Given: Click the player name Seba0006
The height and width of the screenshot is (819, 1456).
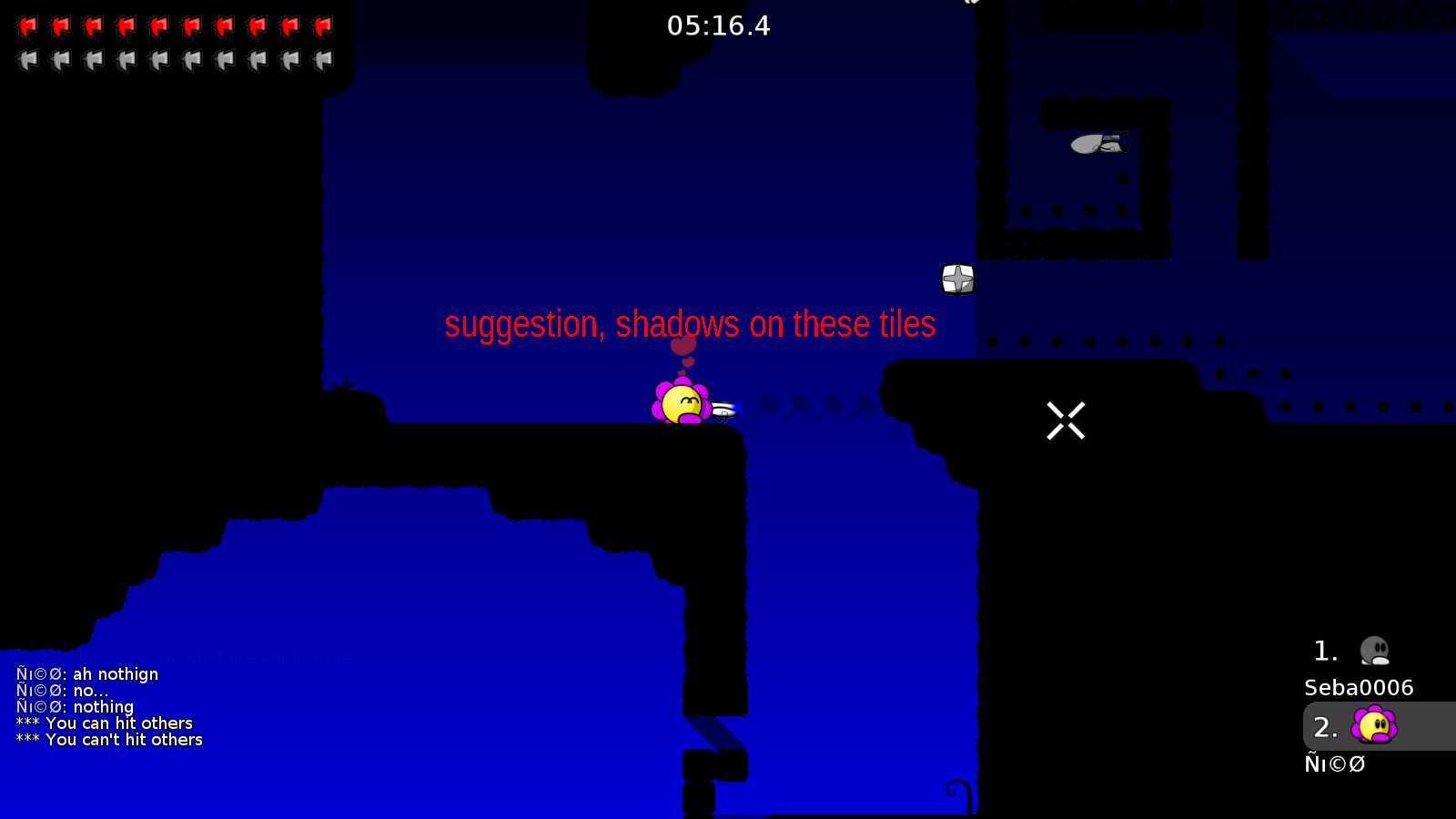Looking at the screenshot, I should pyautogui.click(x=1358, y=688).
